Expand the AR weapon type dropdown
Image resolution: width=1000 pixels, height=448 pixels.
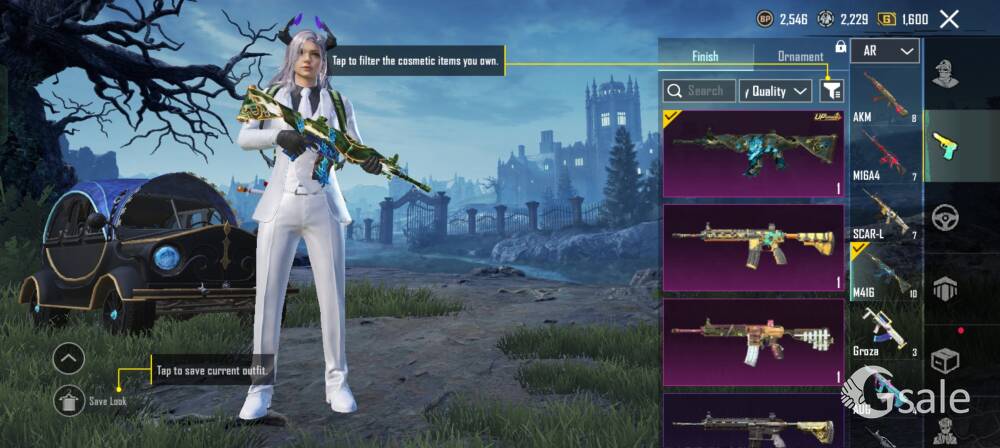click(886, 50)
